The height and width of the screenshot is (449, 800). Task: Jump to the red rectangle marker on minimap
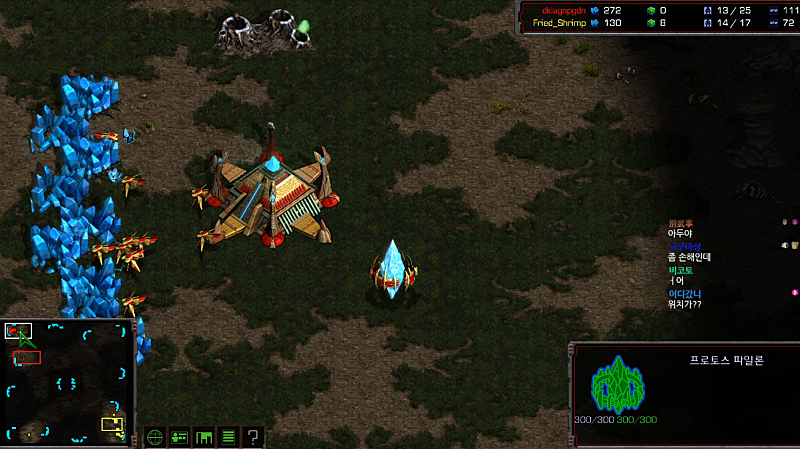(27, 356)
